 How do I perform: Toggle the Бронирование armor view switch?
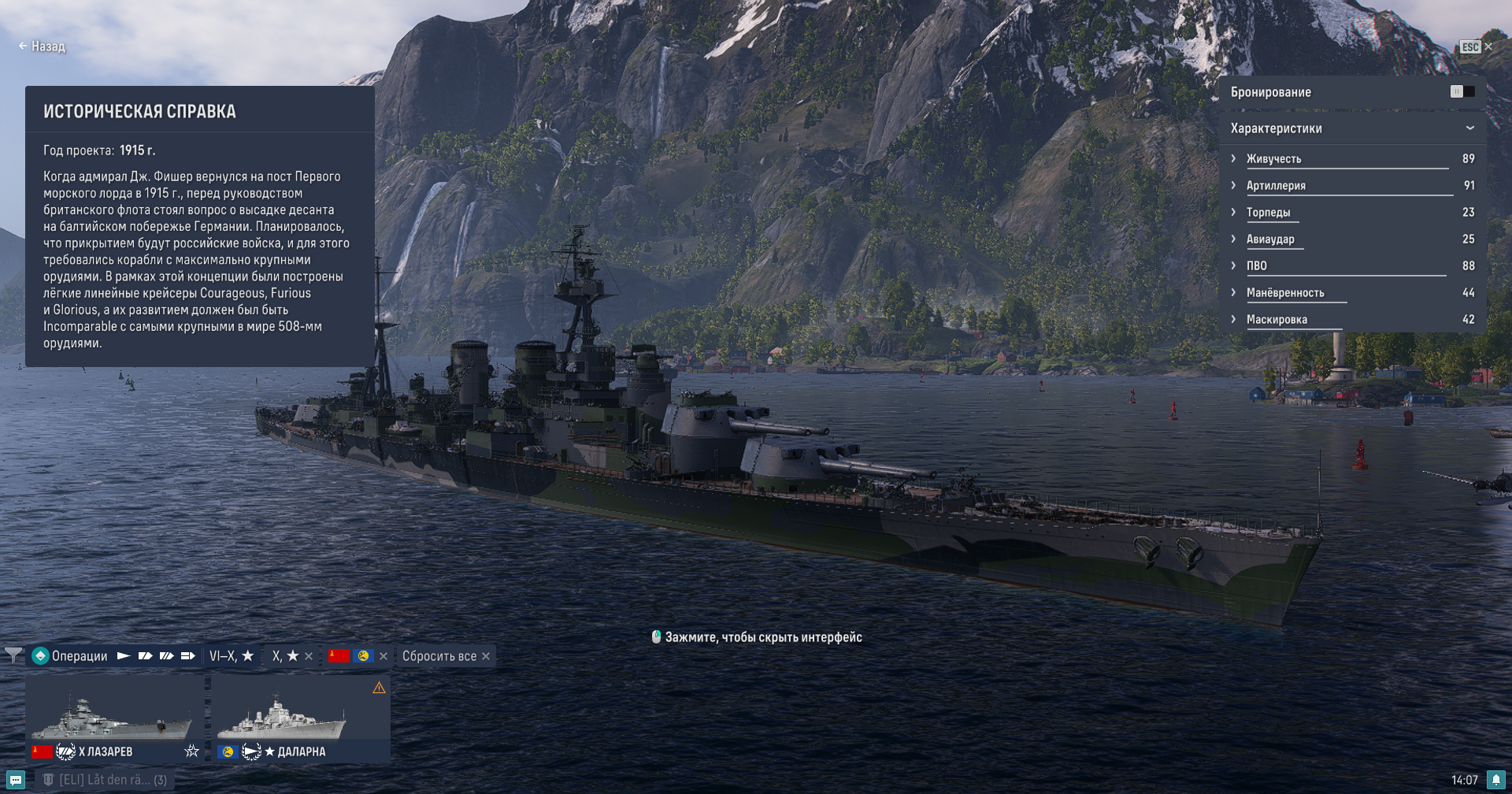click(x=1462, y=92)
